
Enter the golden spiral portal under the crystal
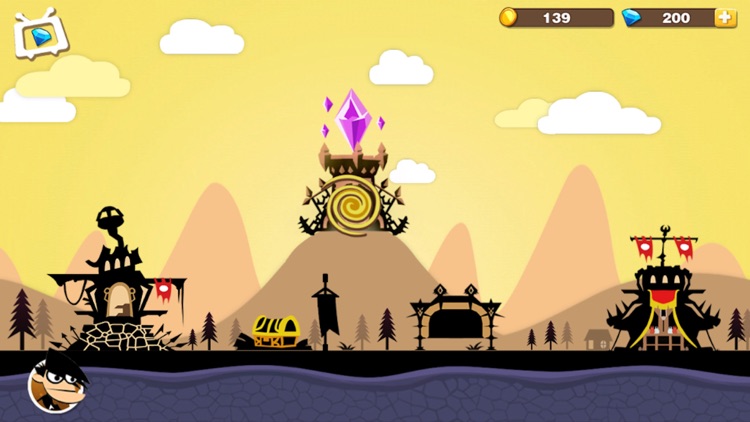(353, 204)
